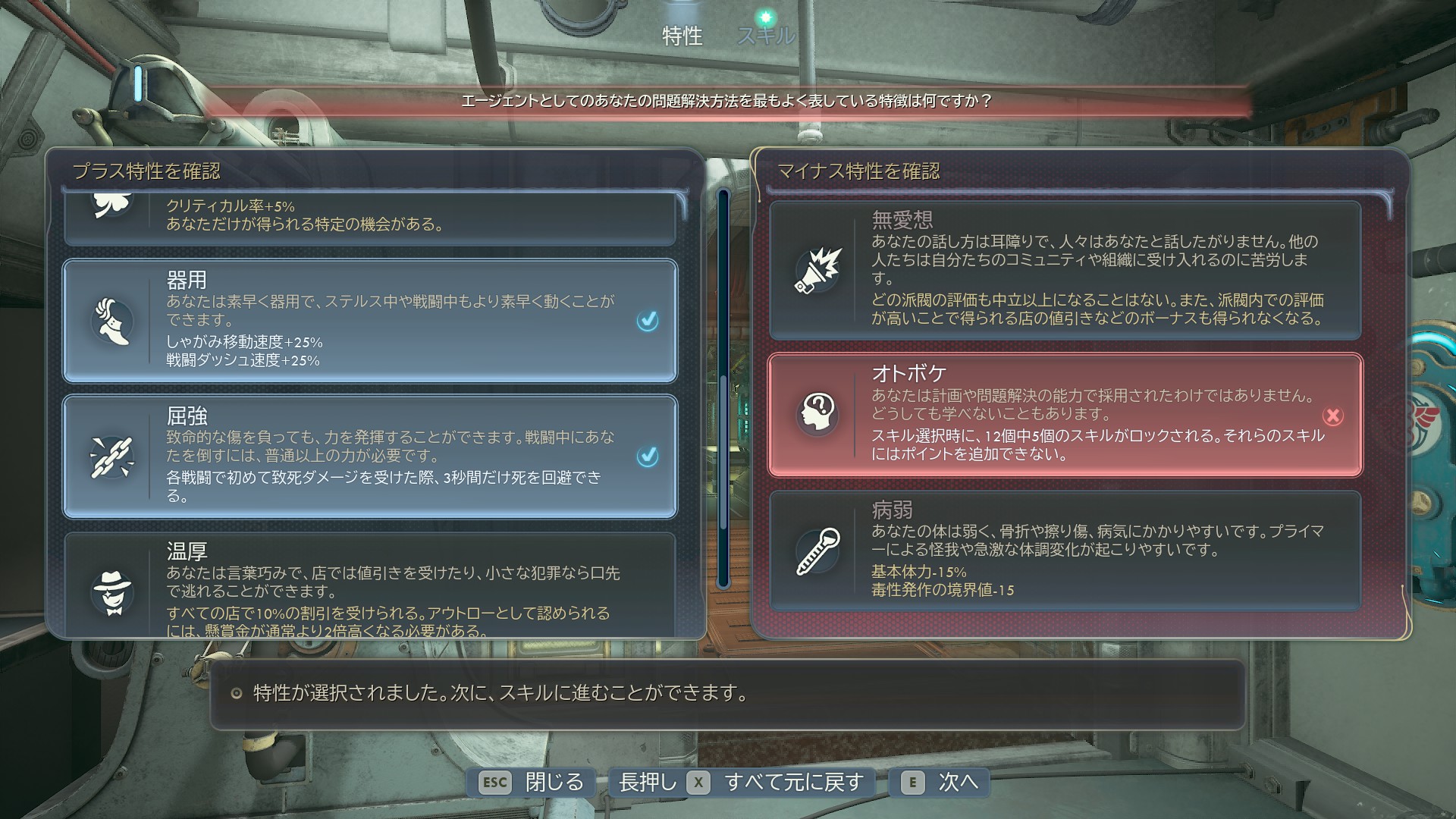This screenshot has height=819, width=1456.
Task: Open the 特性 tab
Action: click(x=682, y=36)
